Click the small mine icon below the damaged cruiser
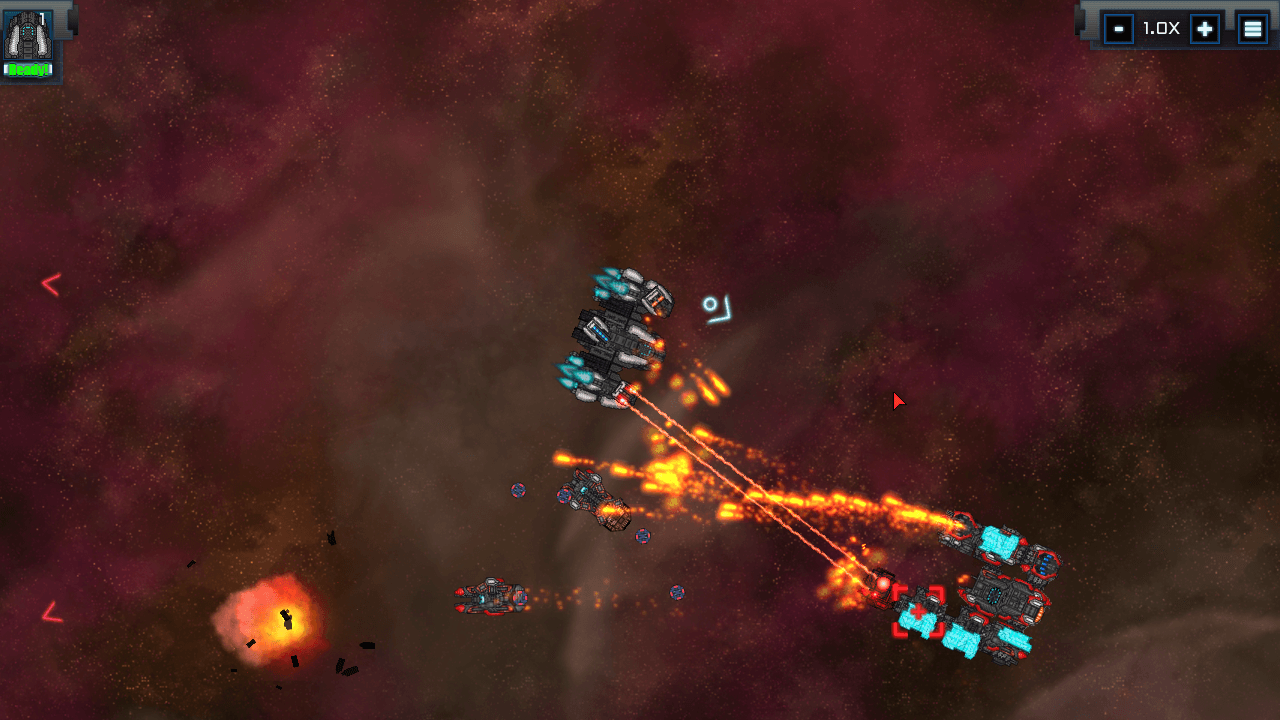 [640, 538]
